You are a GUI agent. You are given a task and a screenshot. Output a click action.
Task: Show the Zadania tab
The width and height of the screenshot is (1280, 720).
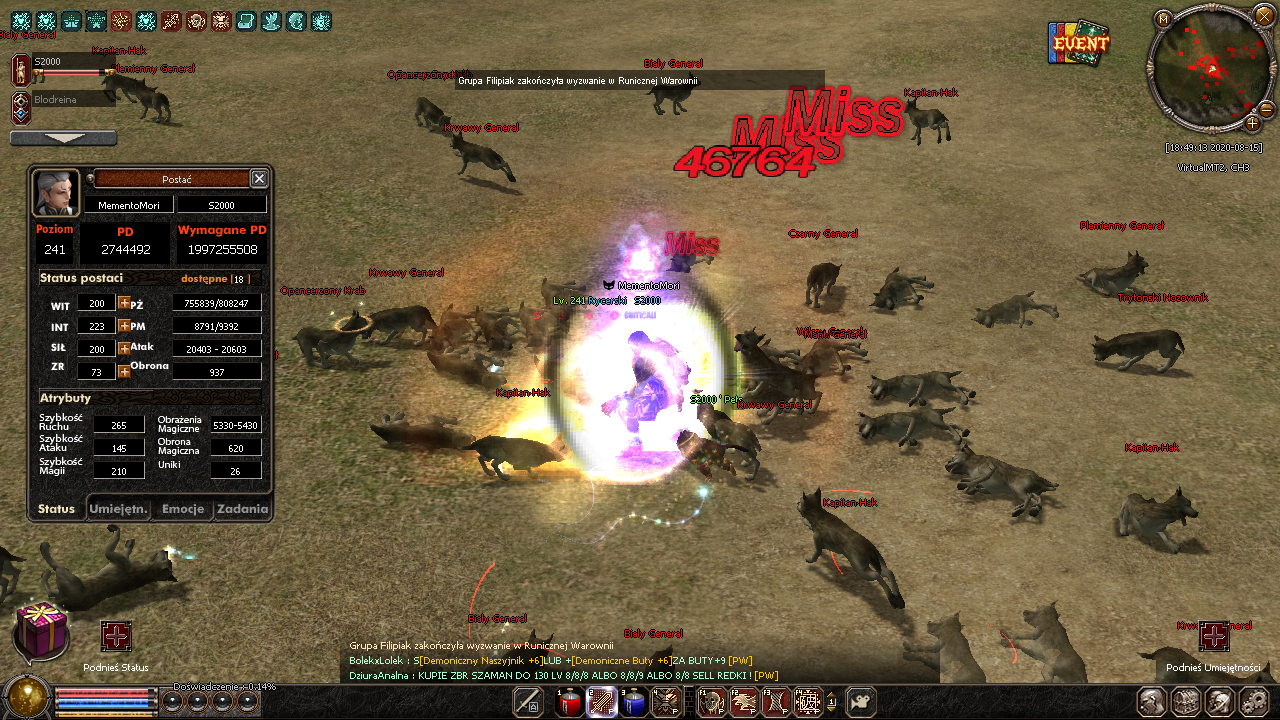(243, 509)
